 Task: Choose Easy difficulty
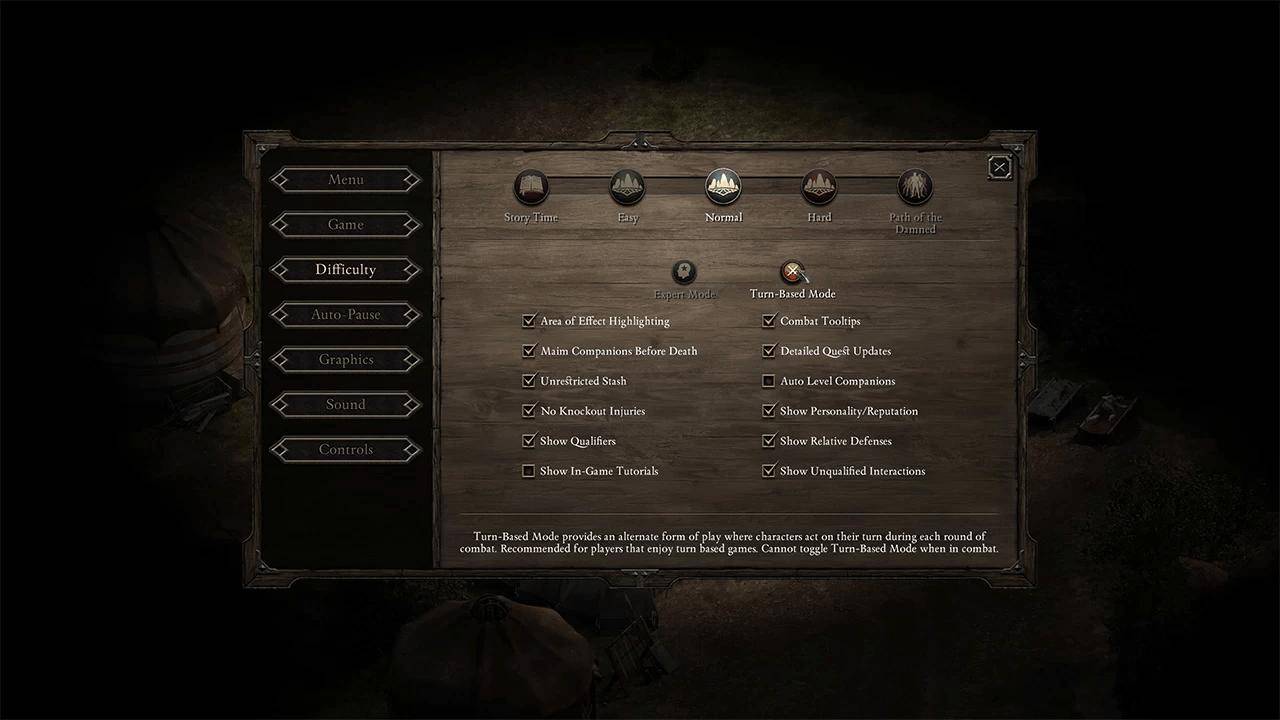pos(627,187)
